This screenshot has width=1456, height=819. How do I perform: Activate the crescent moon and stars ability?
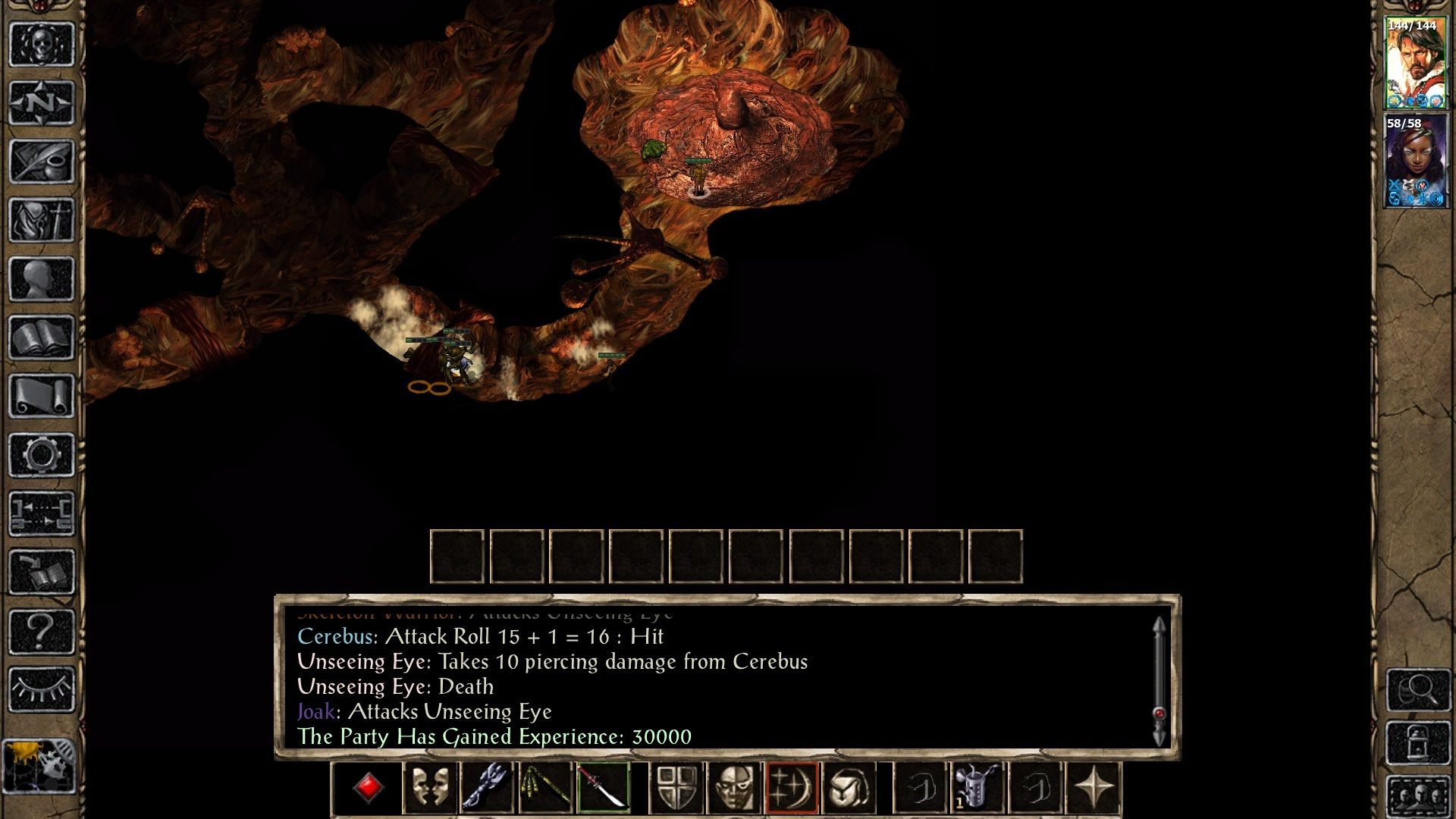point(792,788)
